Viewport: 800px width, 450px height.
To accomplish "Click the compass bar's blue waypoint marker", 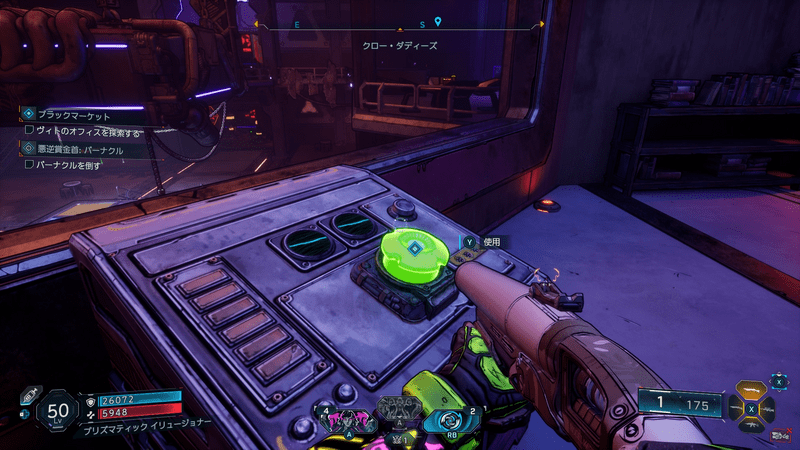I will pyautogui.click(x=437, y=21).
